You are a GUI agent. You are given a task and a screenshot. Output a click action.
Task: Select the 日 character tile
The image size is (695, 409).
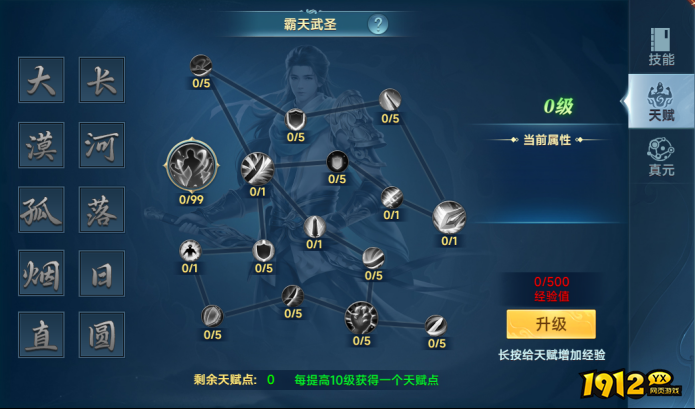(x=102, y=272)
